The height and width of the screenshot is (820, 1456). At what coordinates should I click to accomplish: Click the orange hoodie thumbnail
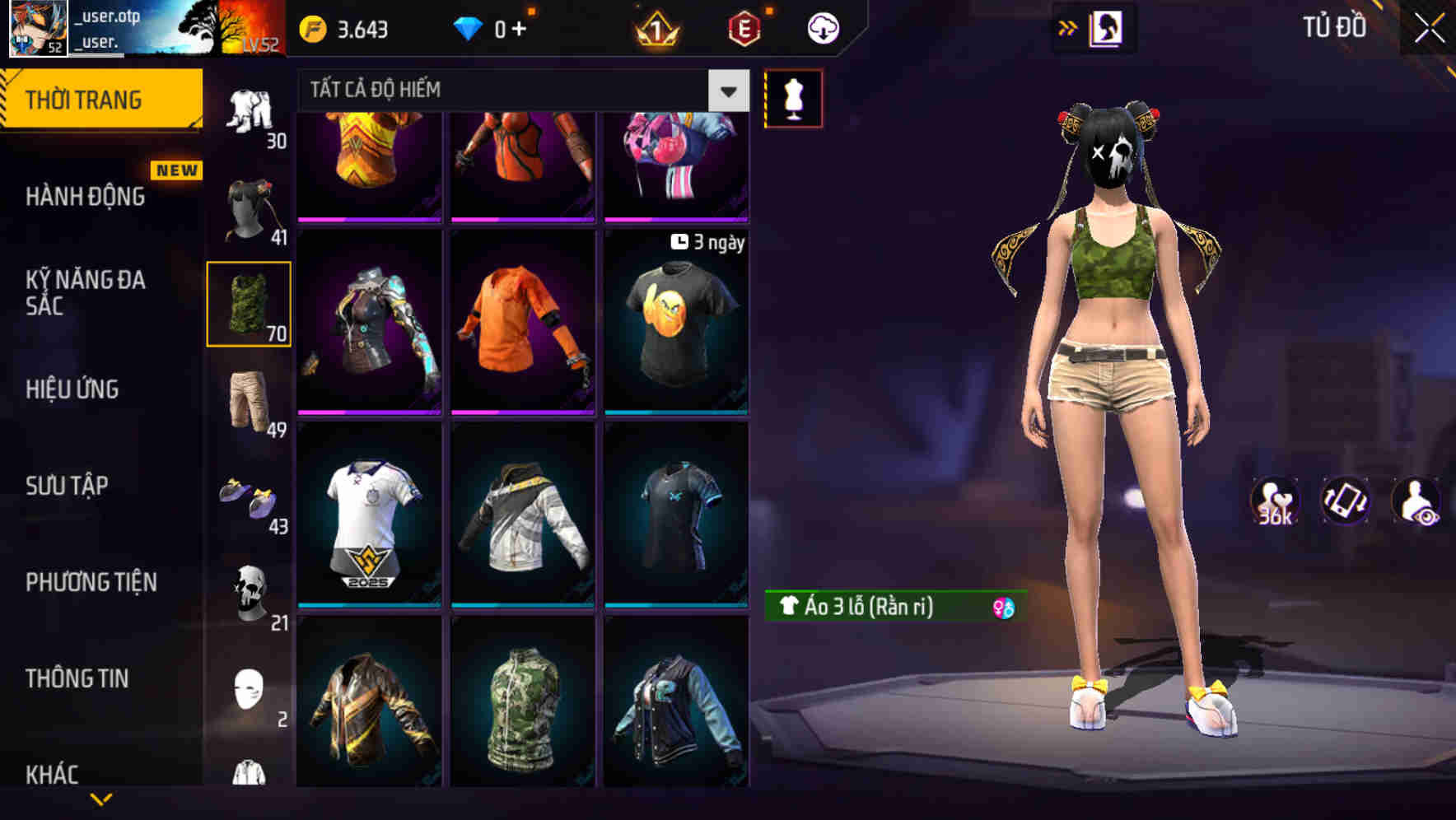pos(522,319)
